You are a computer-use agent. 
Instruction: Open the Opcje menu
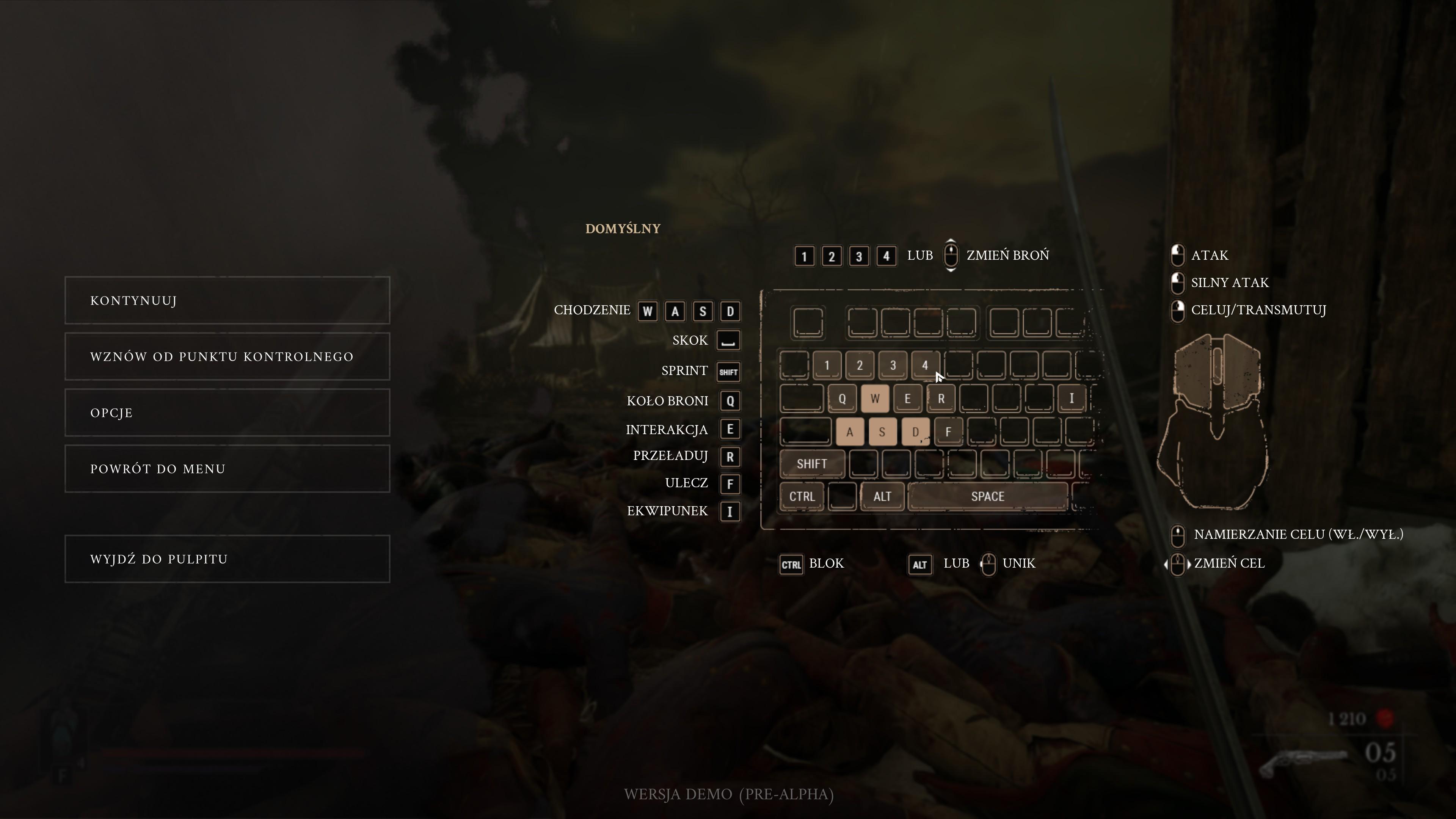(x=227, y=413)
